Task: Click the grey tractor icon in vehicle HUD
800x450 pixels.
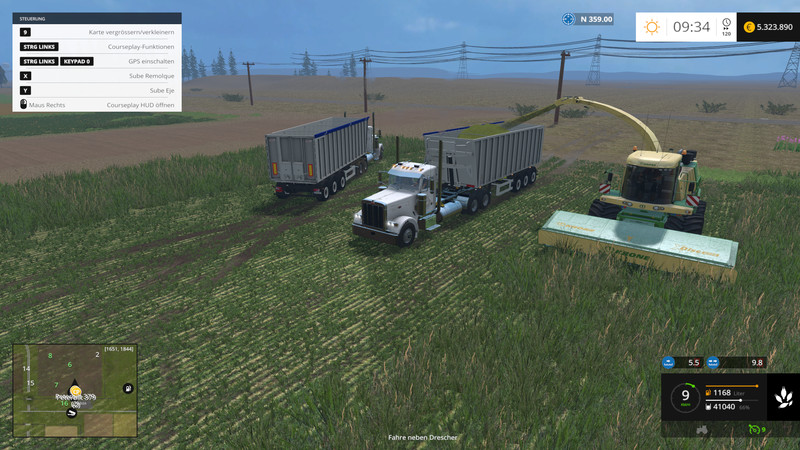Action: [702, 429]
